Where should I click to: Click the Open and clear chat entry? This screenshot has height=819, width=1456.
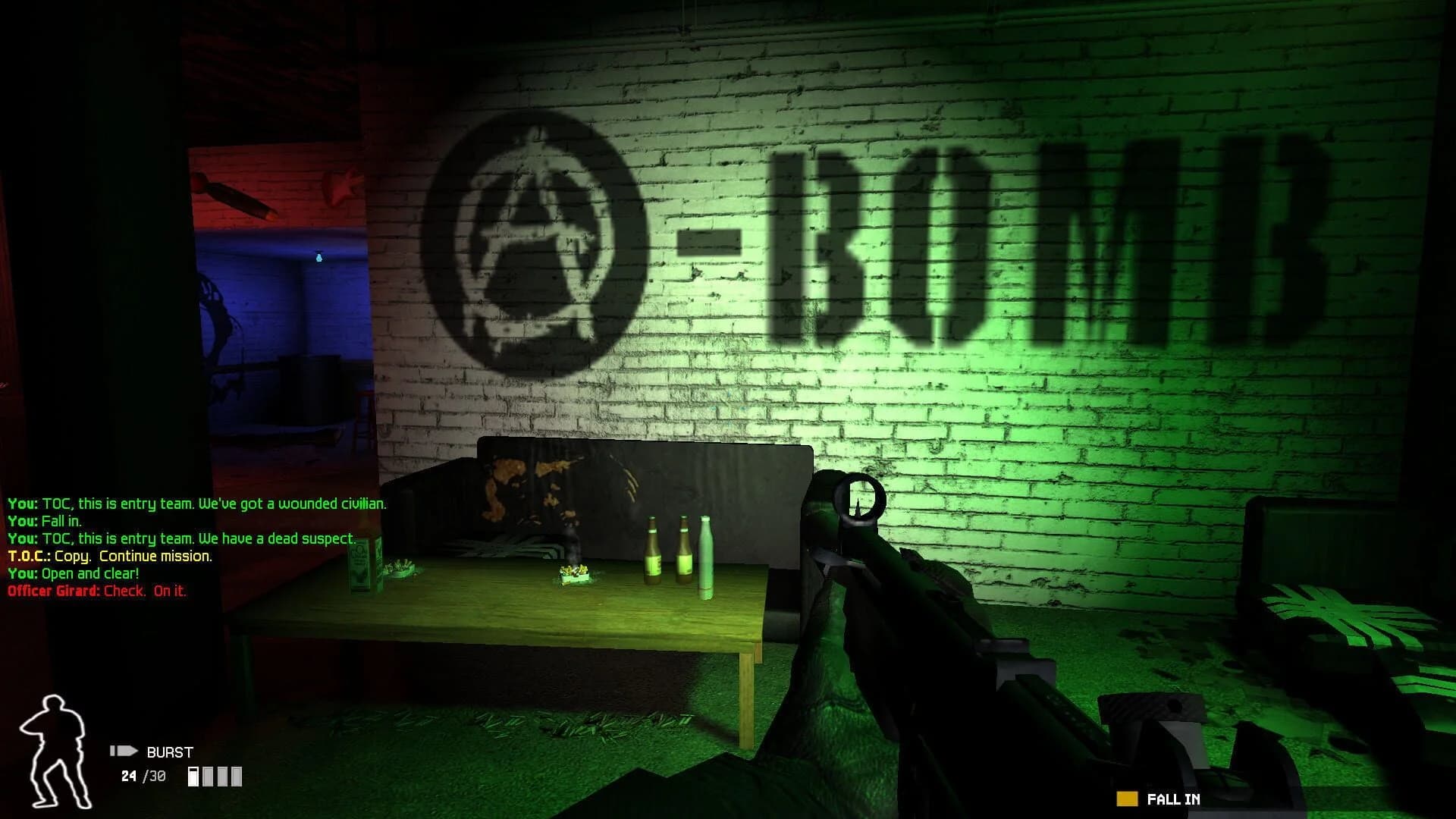coord(72,574)
